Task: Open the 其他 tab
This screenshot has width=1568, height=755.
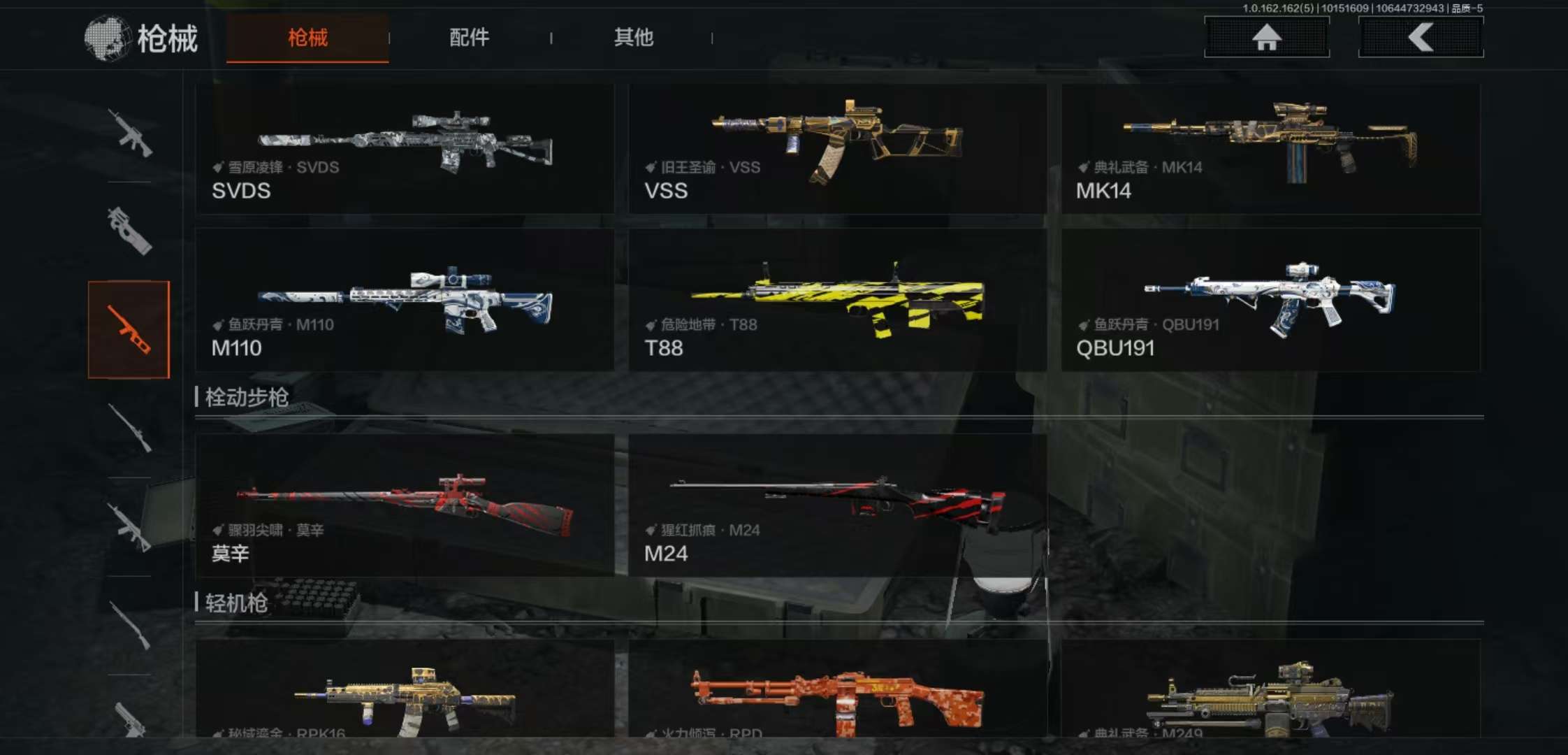Action: pyautogui.click(x=633, y=38)
